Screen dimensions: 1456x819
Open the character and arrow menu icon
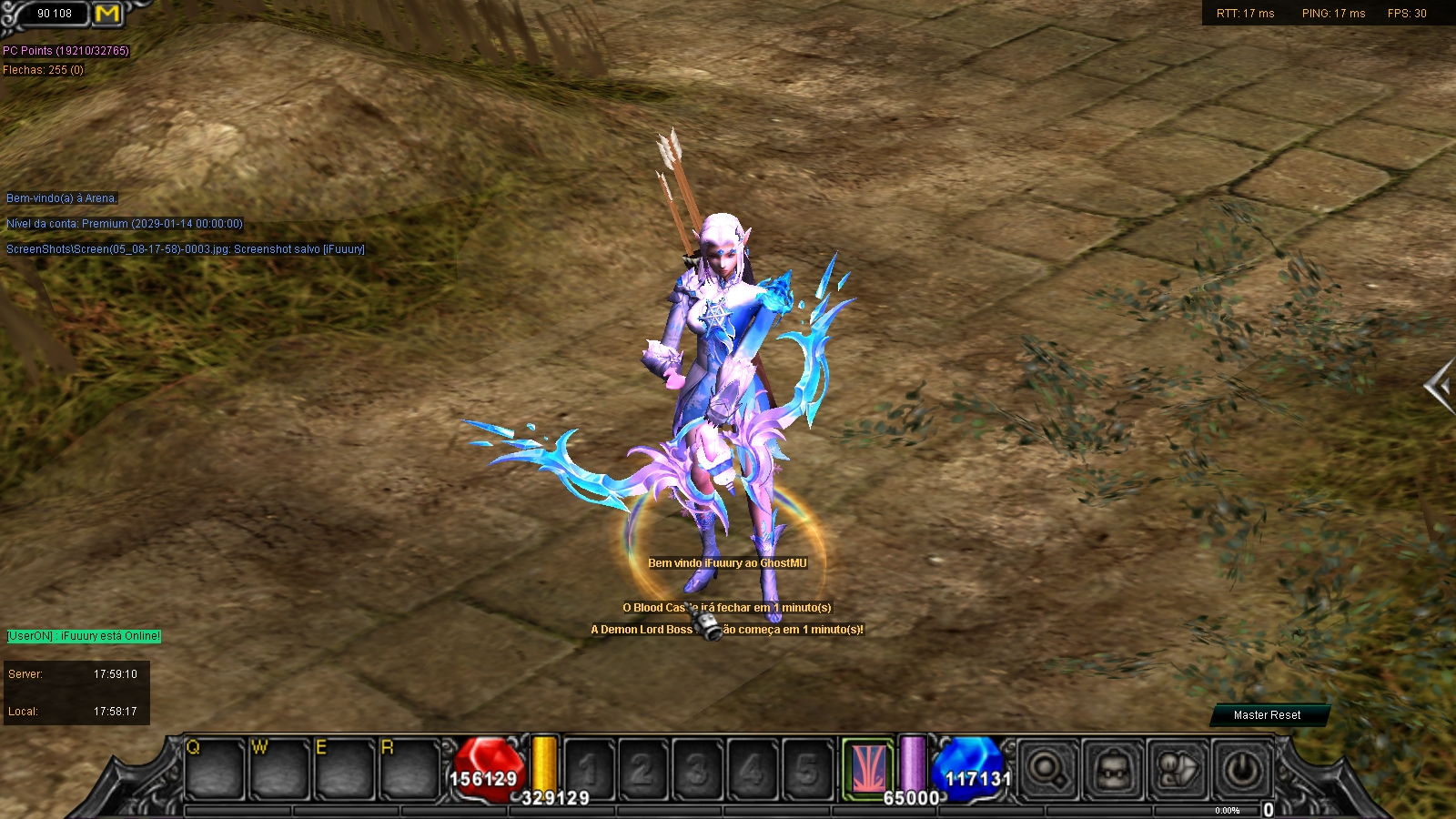[x=1178, y=771]
